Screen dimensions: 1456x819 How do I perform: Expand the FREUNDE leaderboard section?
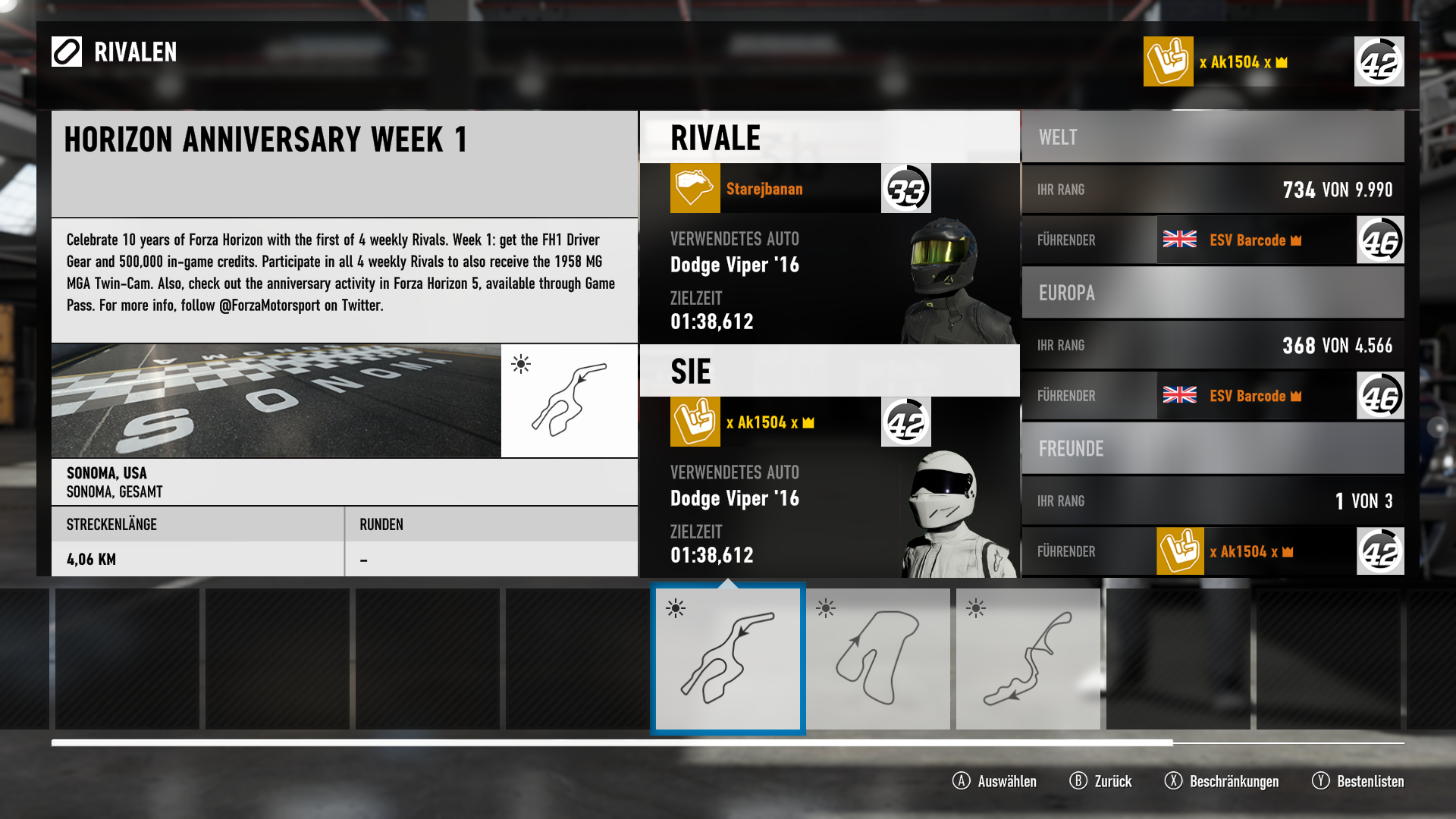[x=1212, y=448]
